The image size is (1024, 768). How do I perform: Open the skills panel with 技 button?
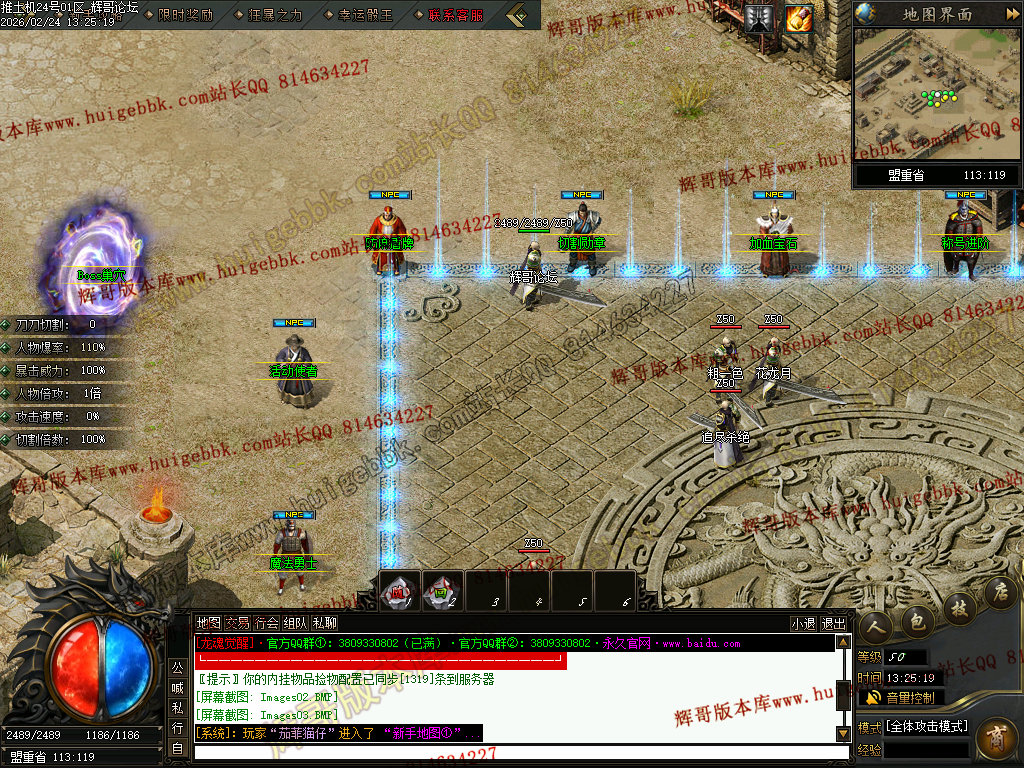tap(959, 606)
